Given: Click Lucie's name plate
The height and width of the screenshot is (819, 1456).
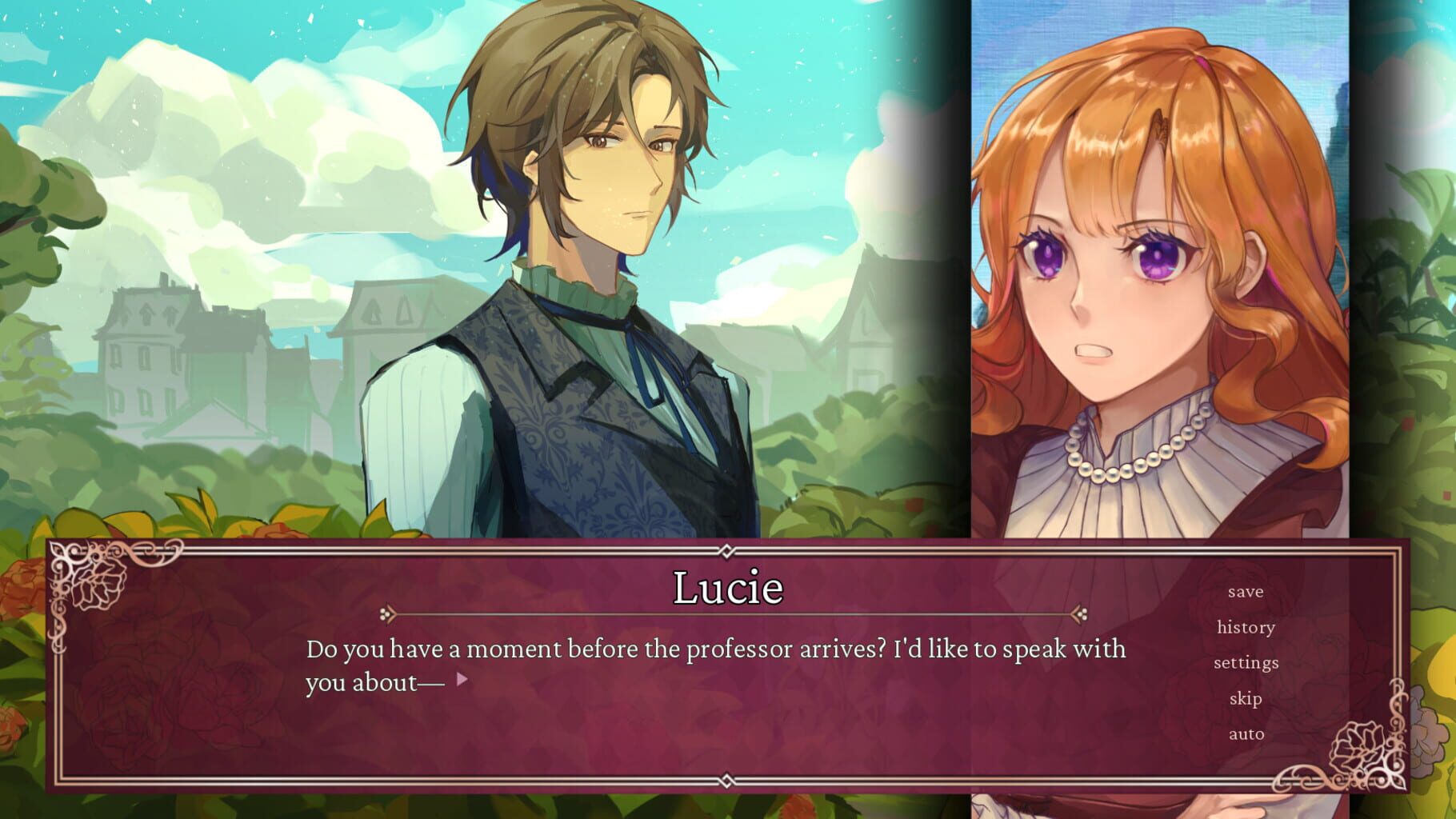Looking at the screenshot, I should [726, 589].
